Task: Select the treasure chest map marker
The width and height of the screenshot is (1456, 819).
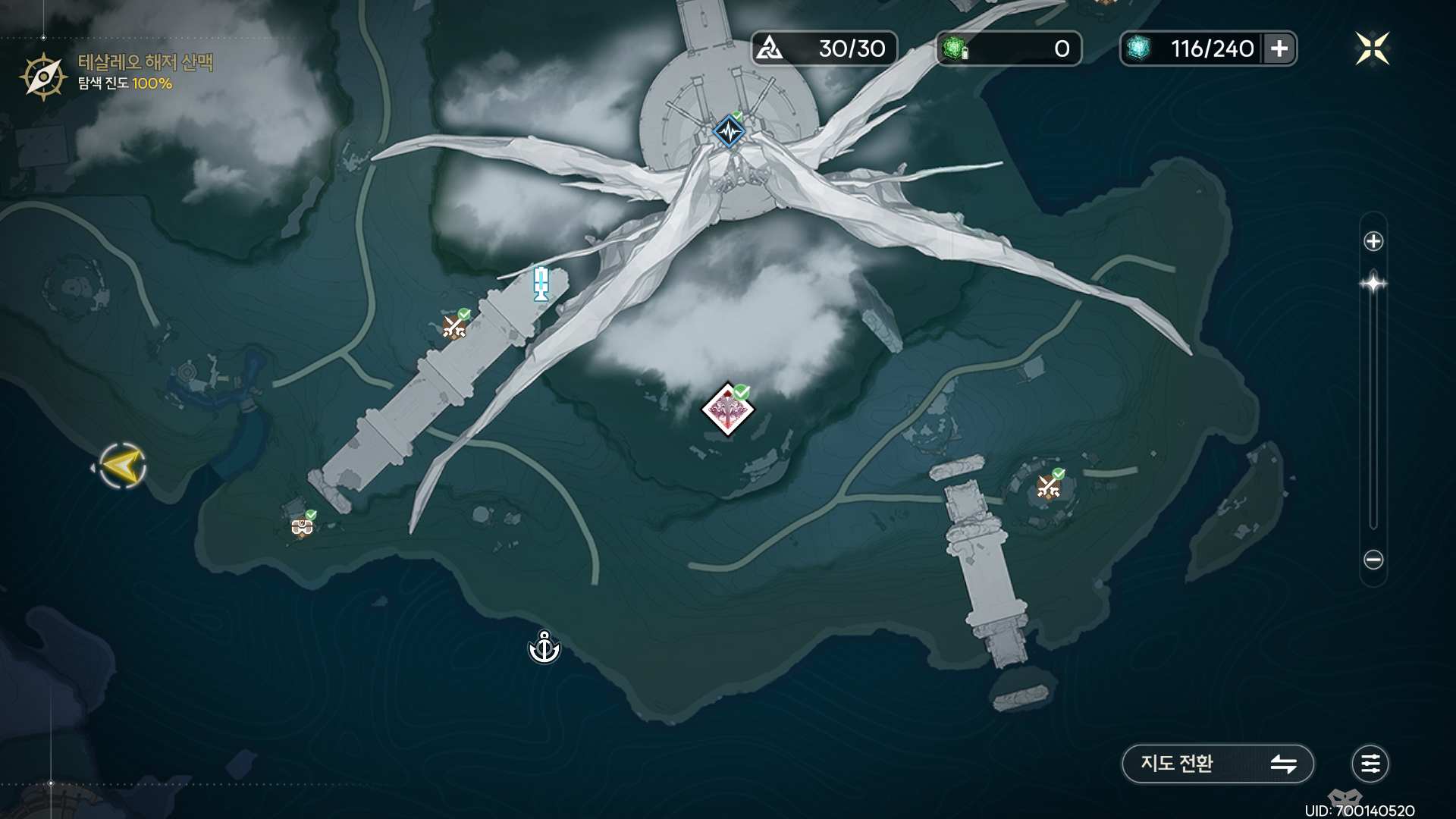Action: tap(302, 526)
